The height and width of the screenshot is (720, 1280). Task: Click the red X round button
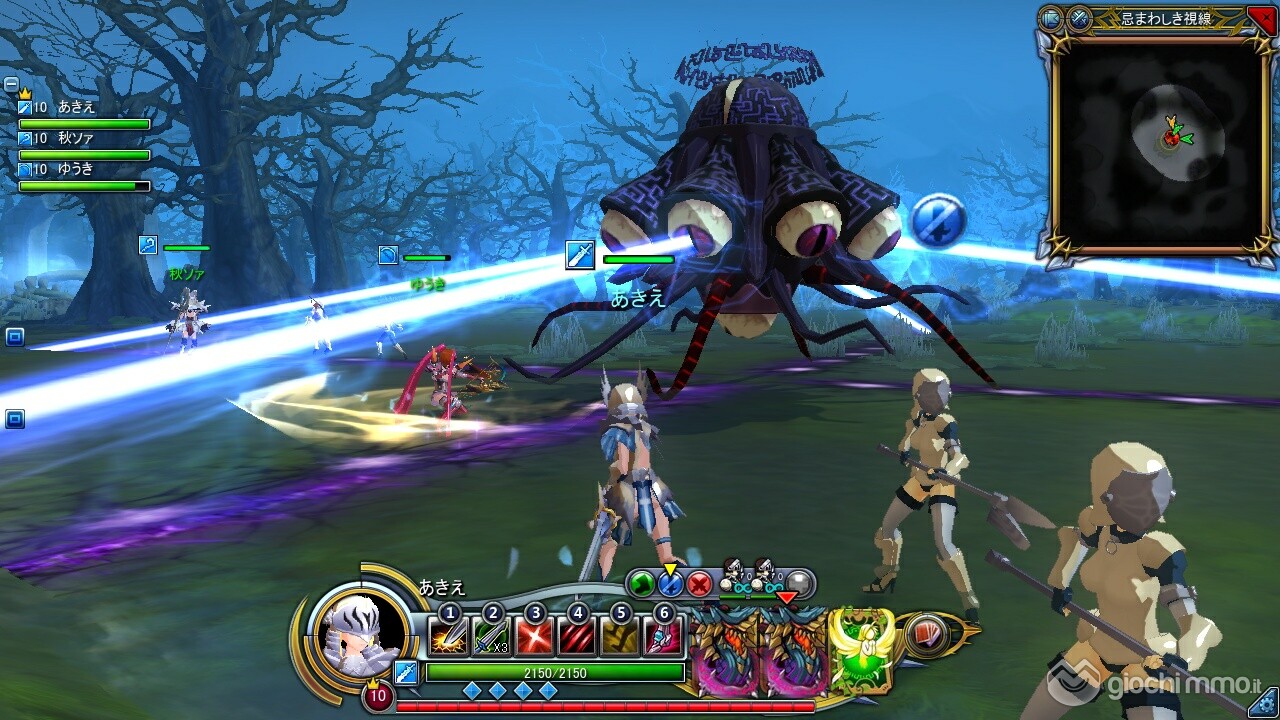coord(698,583)
